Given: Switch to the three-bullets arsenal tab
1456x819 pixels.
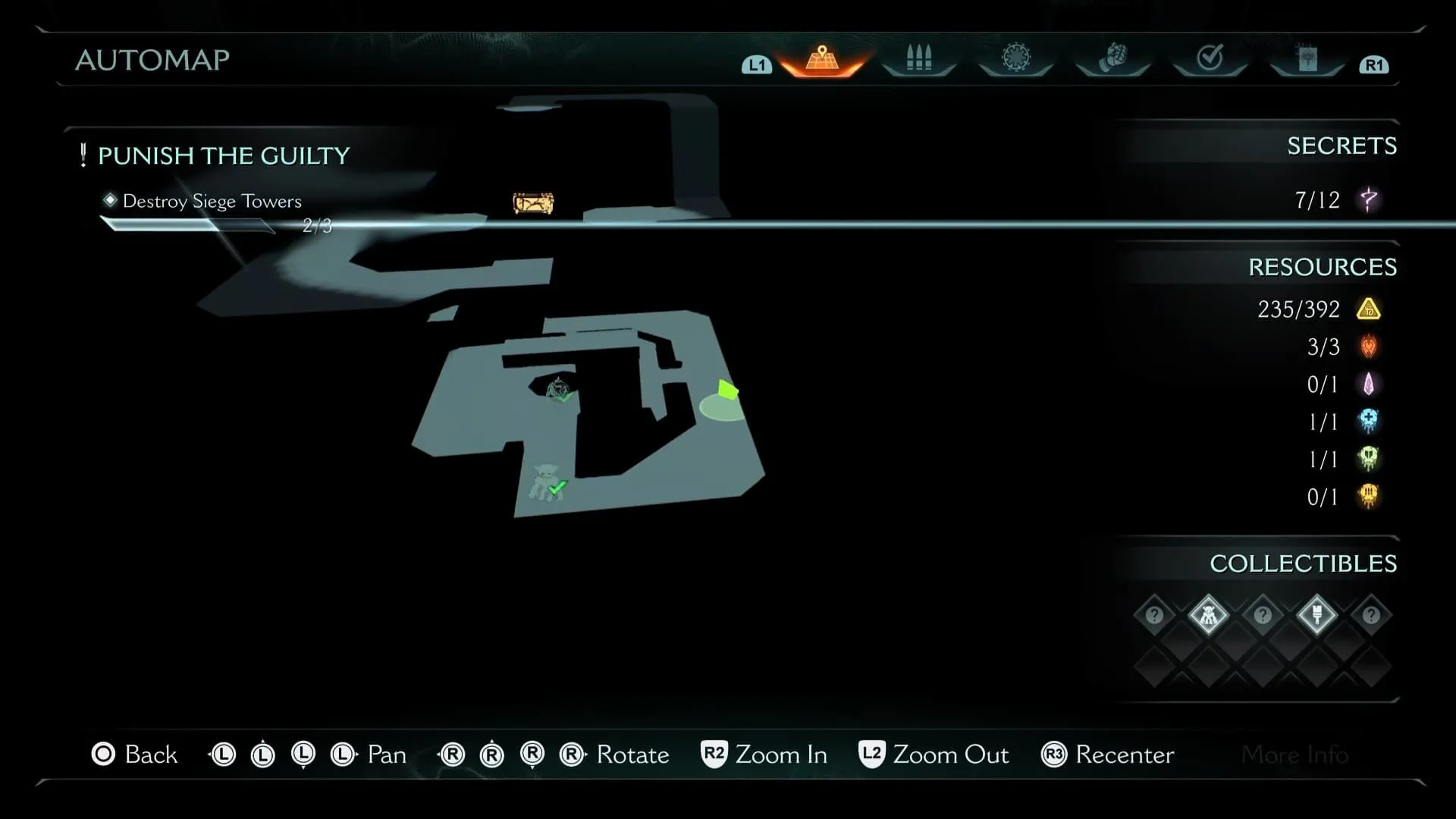Looking at the screenshot, I should 918,58.
